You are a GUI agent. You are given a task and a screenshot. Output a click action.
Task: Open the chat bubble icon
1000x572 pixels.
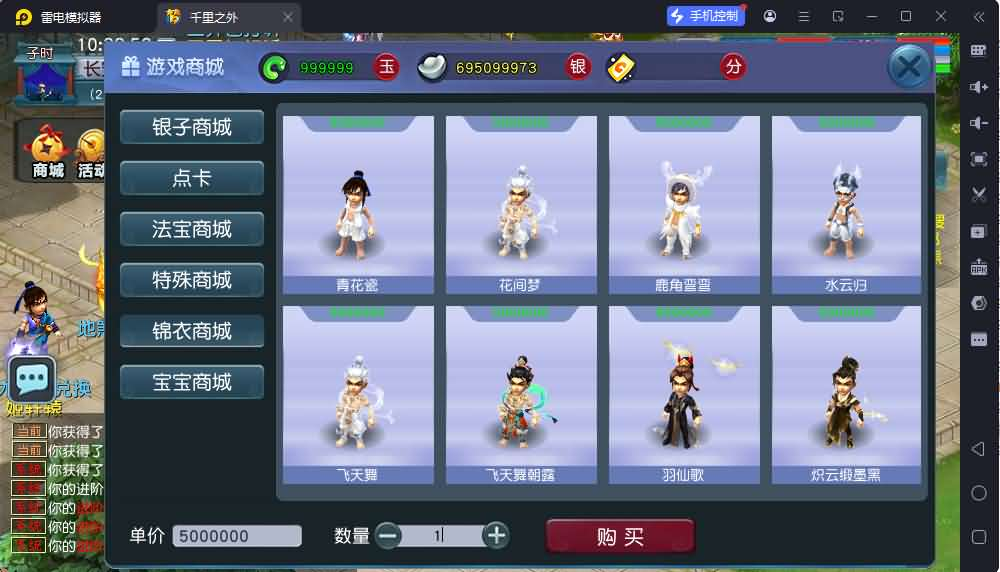32,379
